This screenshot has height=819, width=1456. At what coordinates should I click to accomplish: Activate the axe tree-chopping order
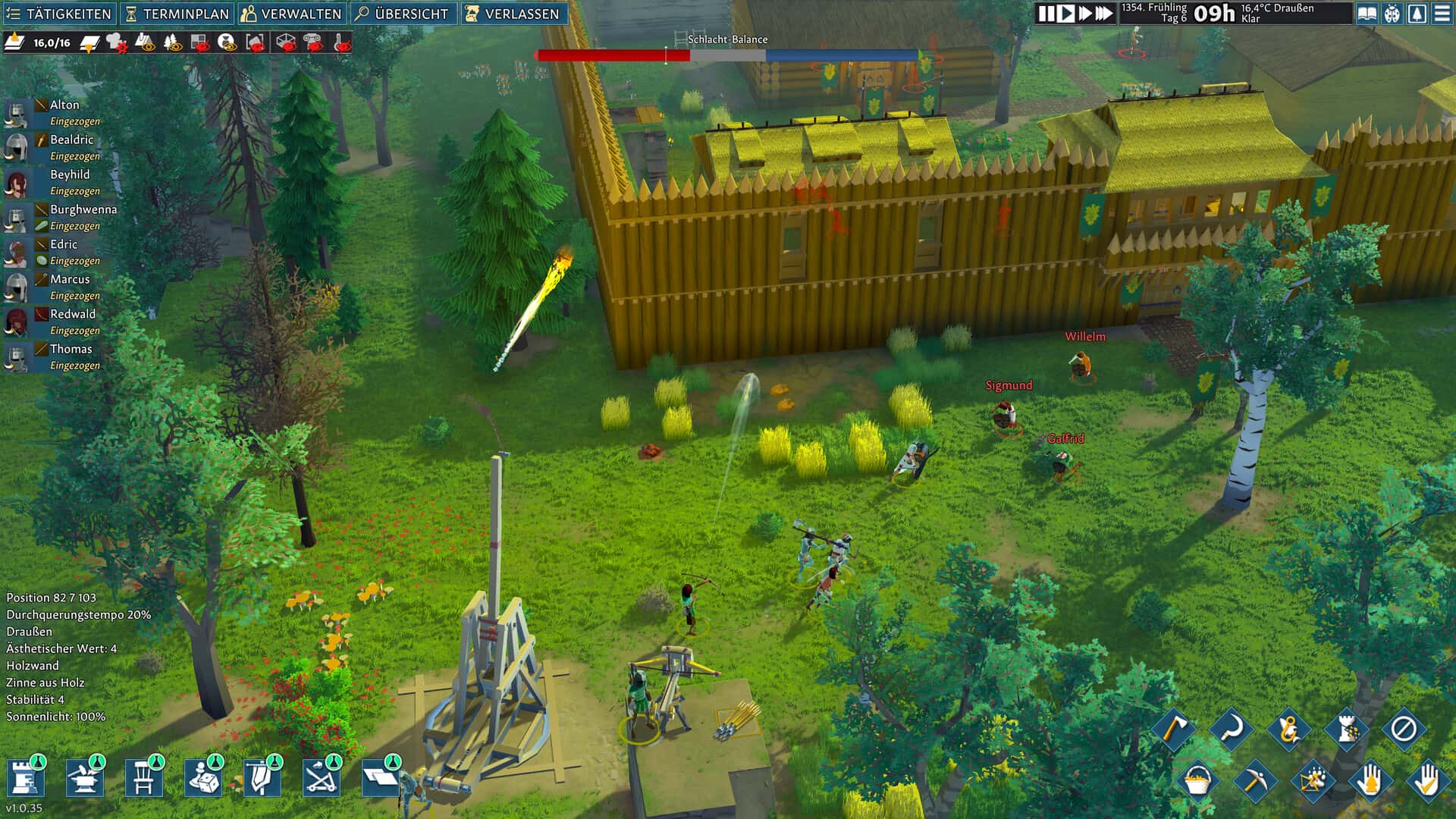coord(1173,729)
